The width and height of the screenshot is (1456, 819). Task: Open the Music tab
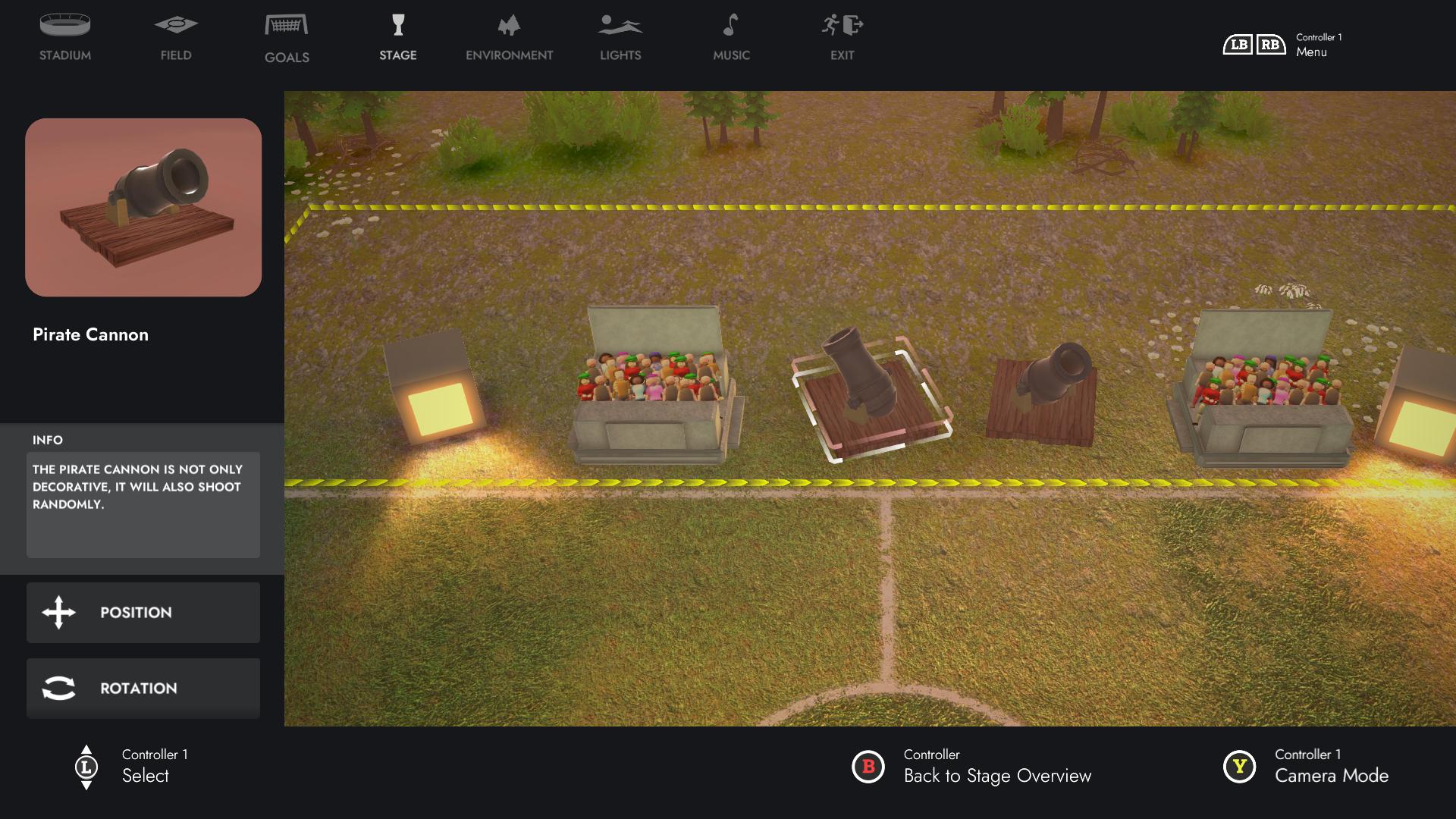coord(731,38)
